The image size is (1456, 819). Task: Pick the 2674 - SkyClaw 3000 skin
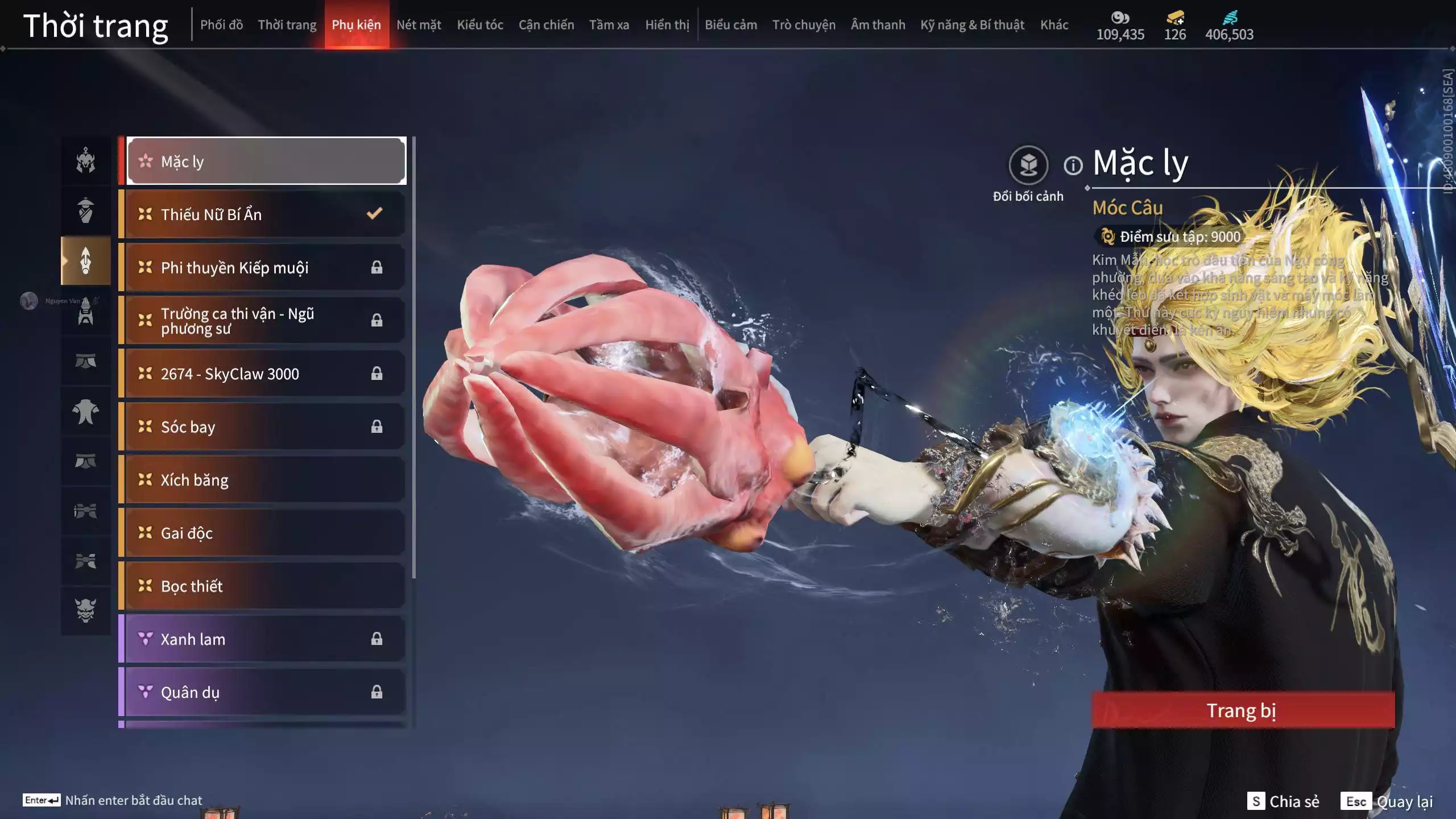coord(265,374)
